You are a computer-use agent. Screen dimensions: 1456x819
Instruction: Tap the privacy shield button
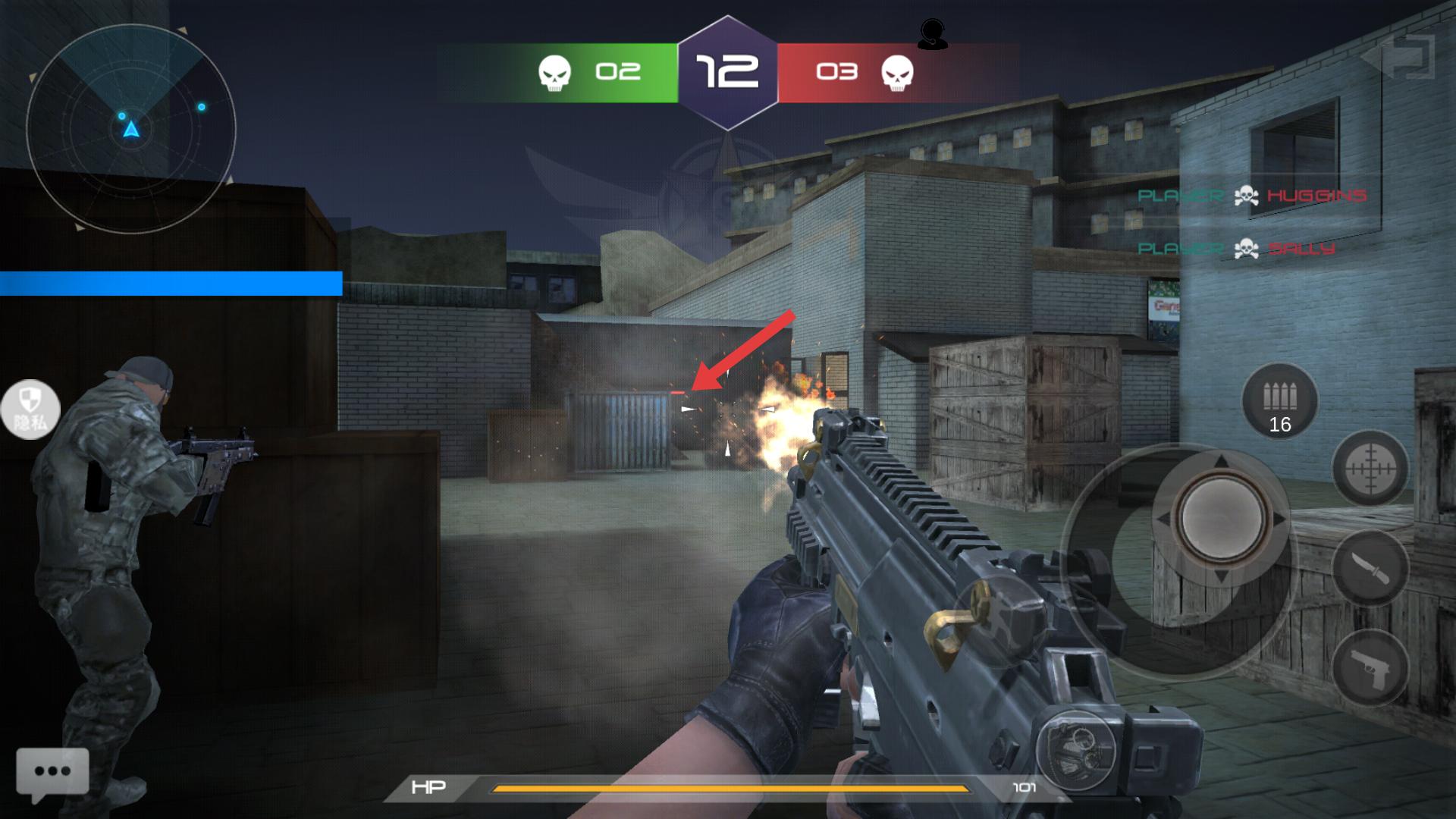[30, 409]
